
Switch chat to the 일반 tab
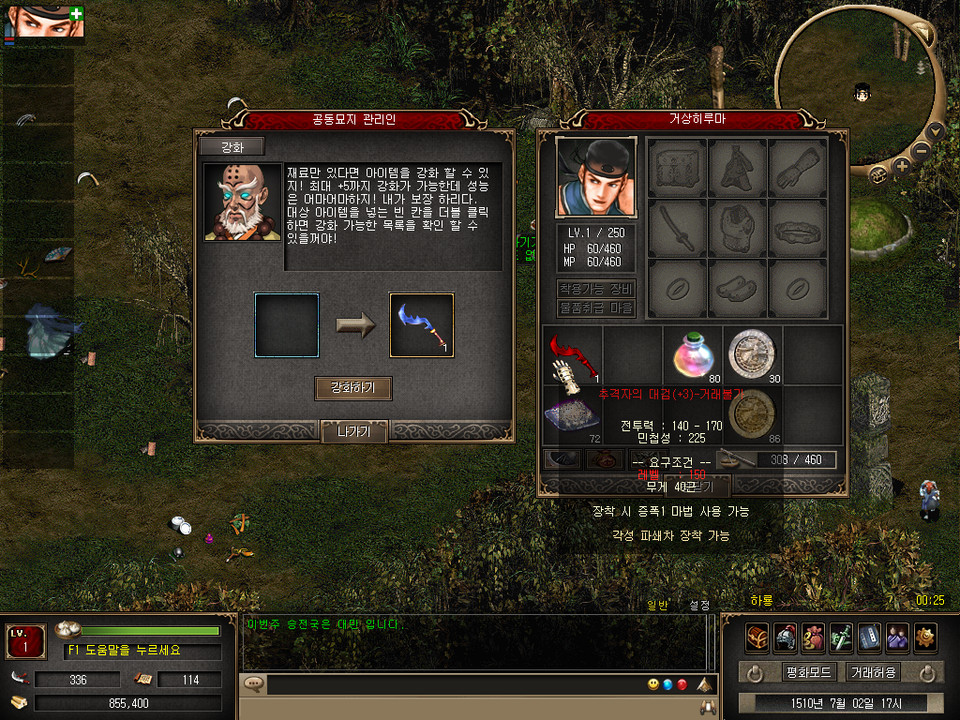[656, 605]
